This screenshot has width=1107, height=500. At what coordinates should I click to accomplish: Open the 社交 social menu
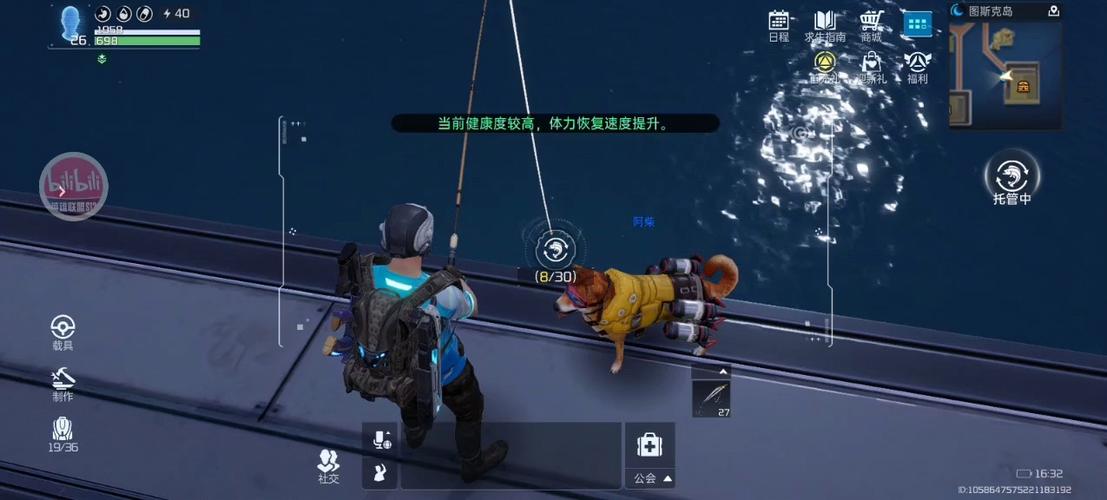(x=328, y=465)
